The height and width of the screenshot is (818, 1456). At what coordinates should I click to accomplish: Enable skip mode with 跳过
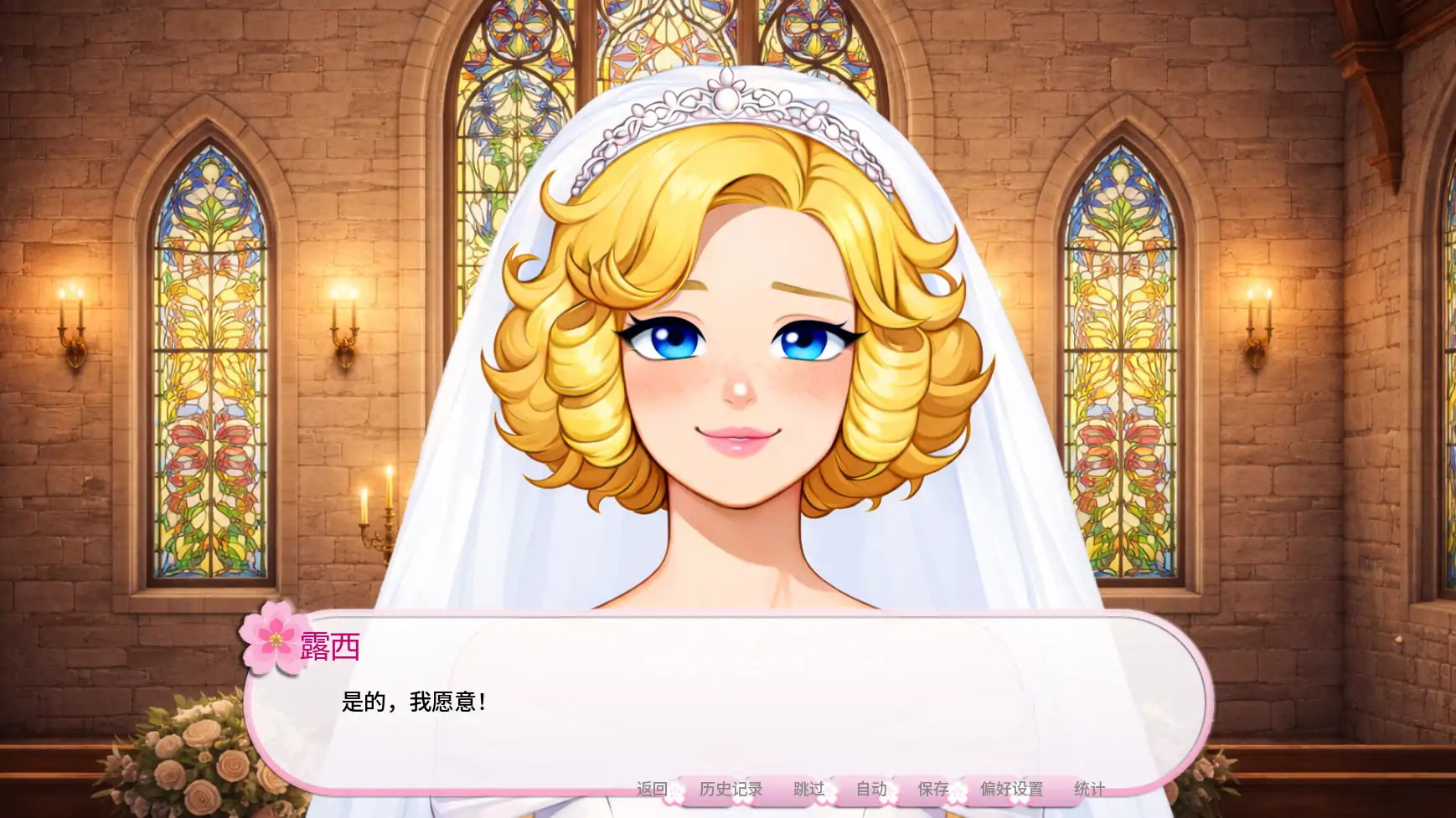click(x=810, y=788)
